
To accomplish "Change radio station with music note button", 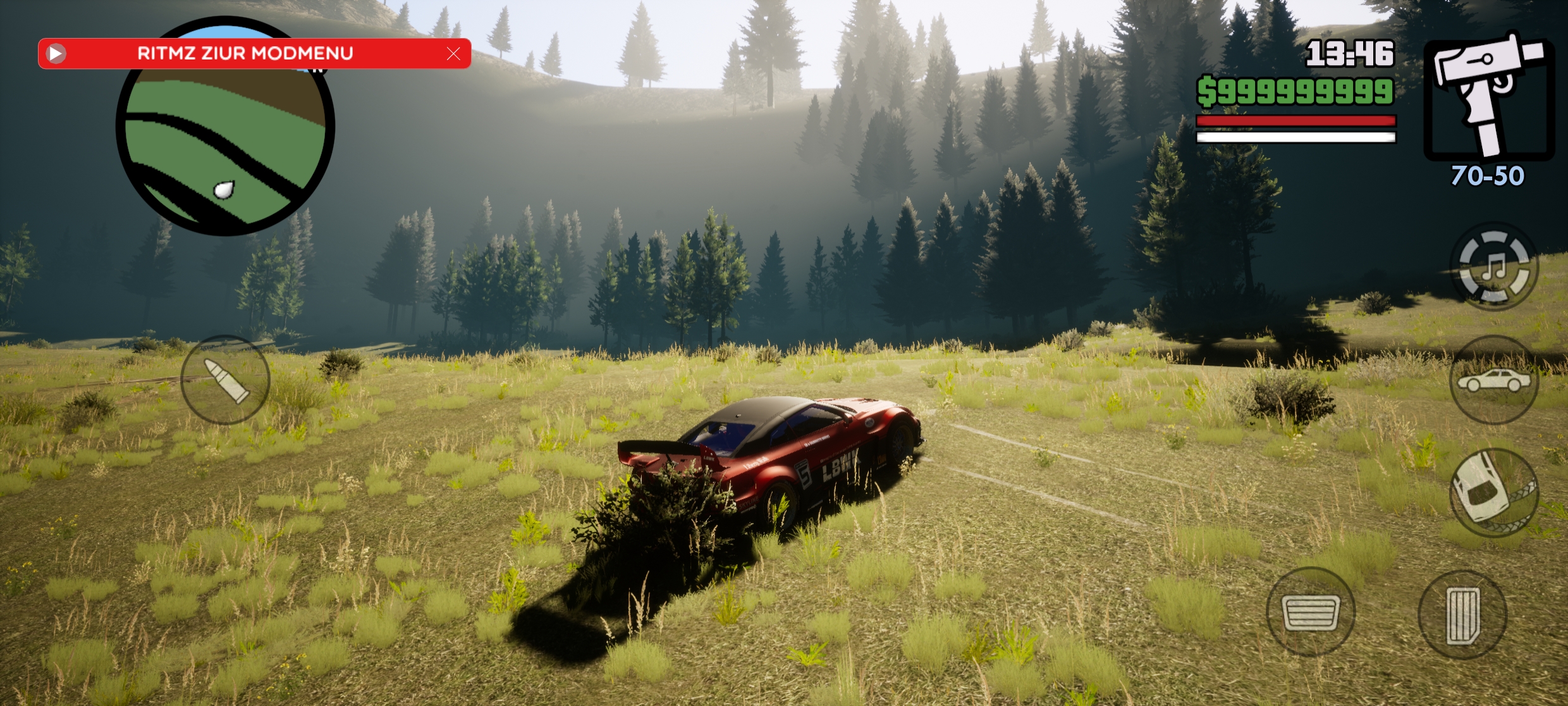I will pos(1493,266).
